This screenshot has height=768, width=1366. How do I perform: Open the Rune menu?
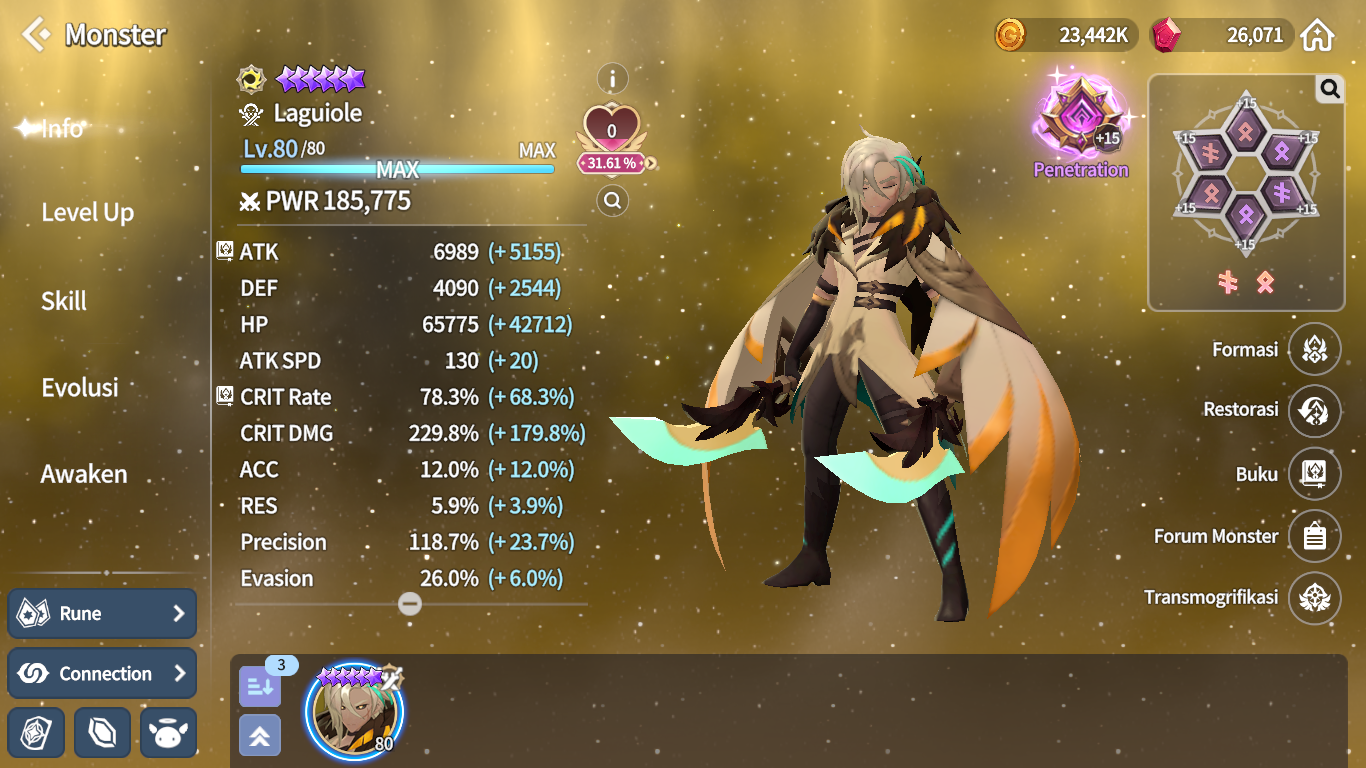click(x=102, y=613)
